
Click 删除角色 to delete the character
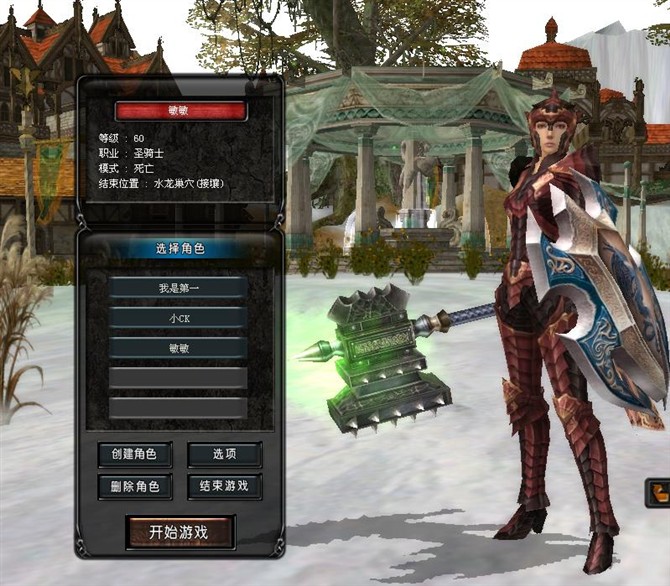pos(135,487)
